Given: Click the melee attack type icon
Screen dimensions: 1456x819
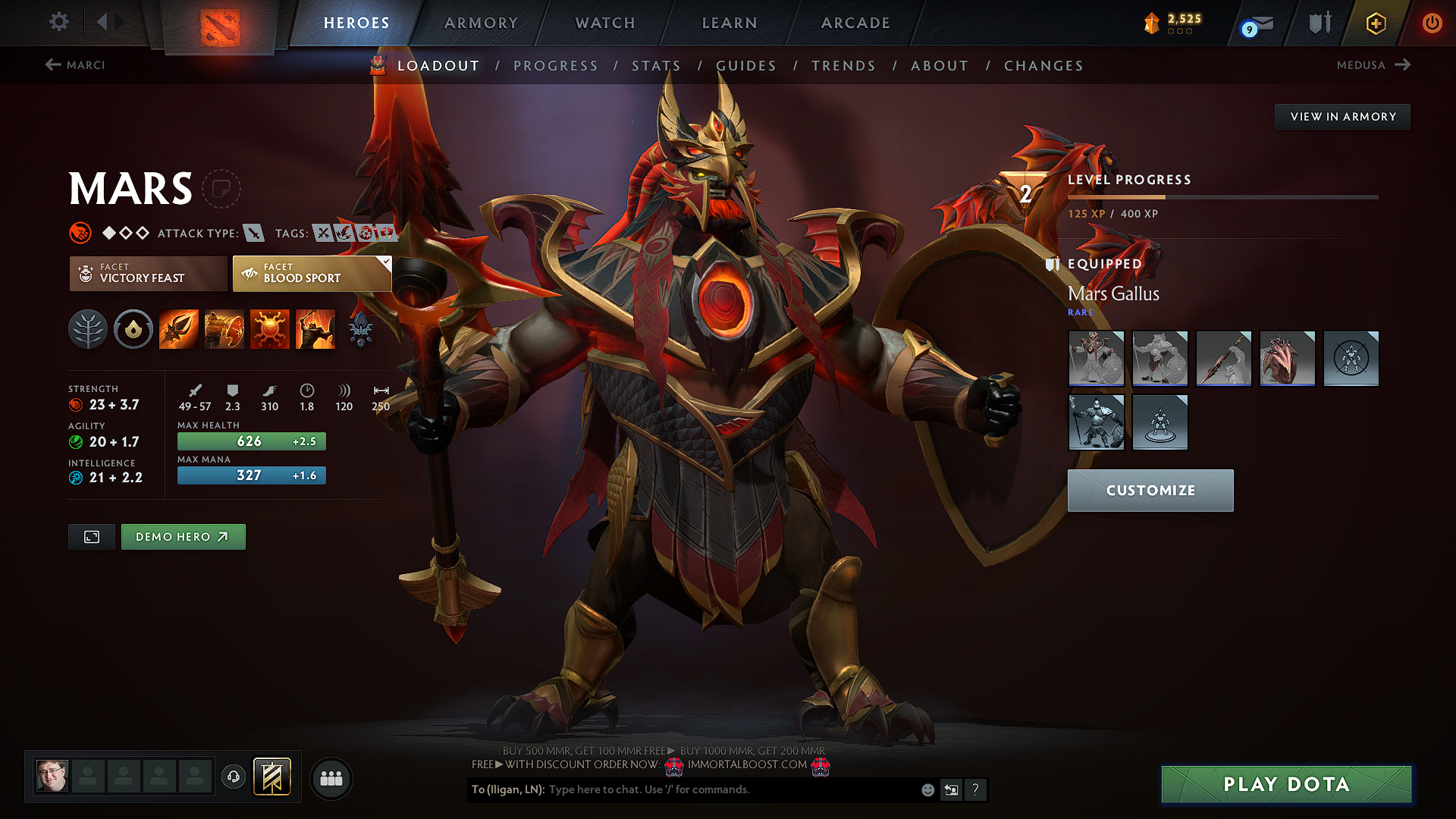Looking at the screenshot, I should 256,233.
